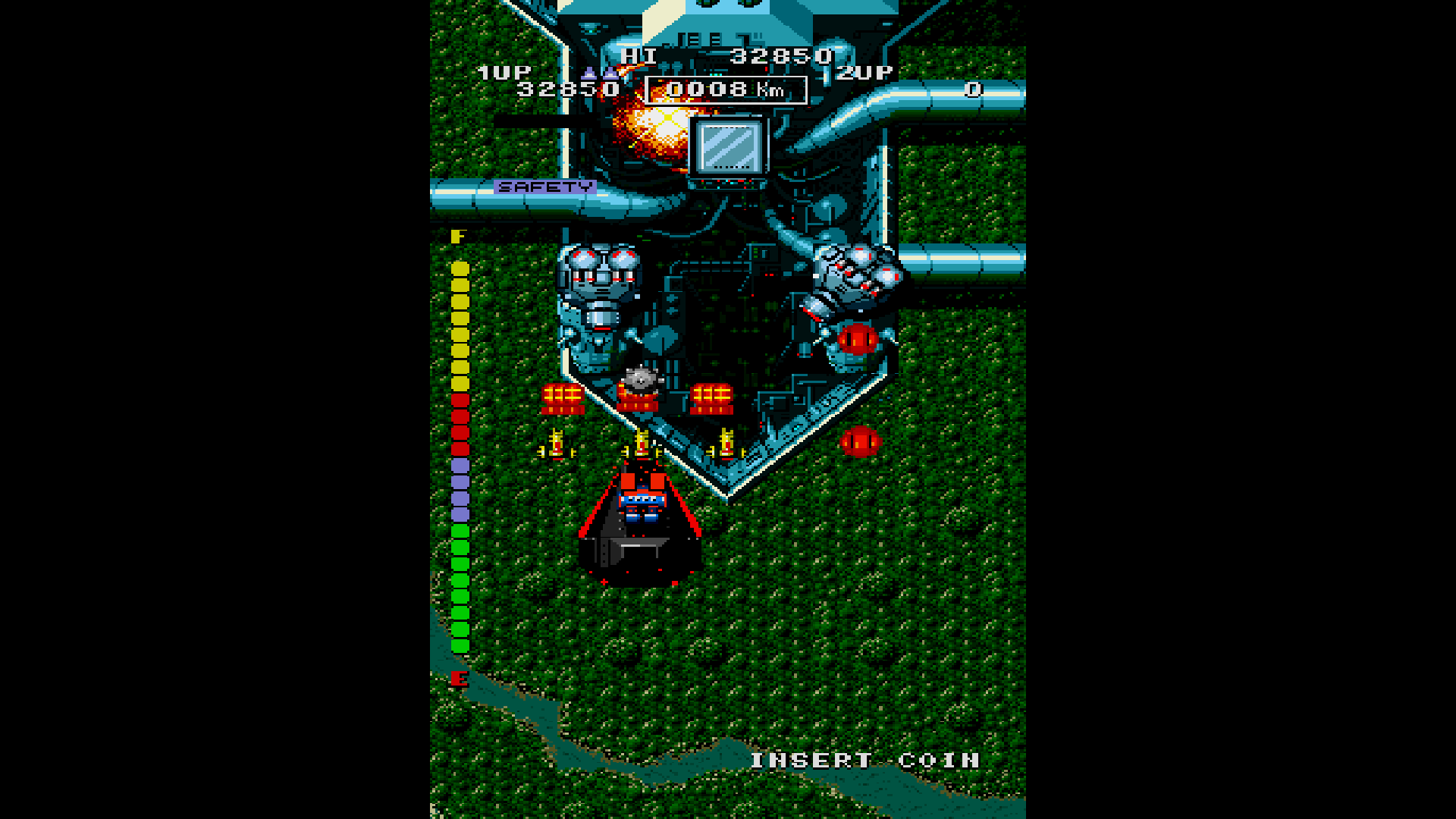Click the INSERT COIN prompt

[x=862, y=761]
